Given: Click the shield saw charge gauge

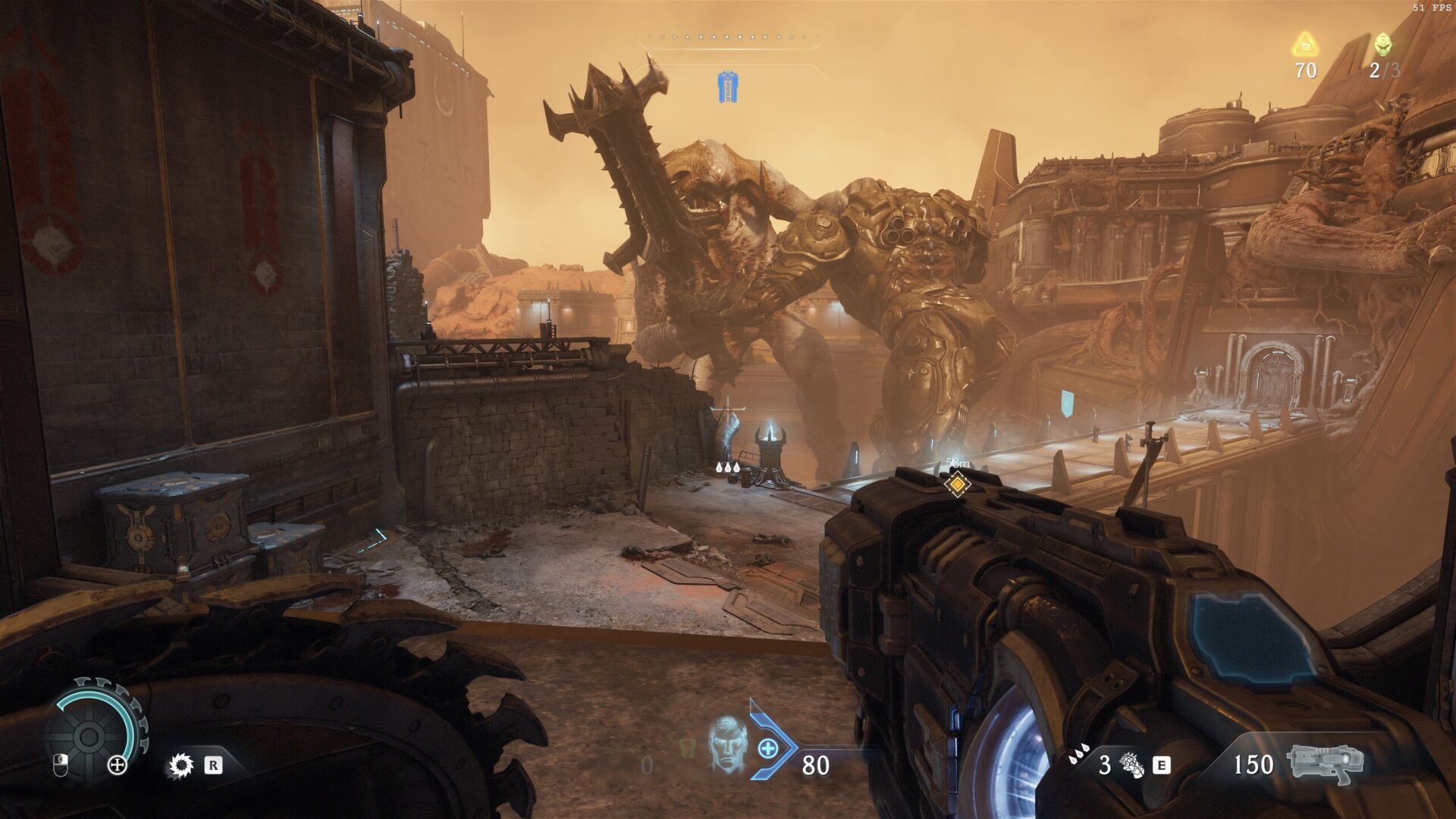Looking at the screenshot, I should coord(89,734).
